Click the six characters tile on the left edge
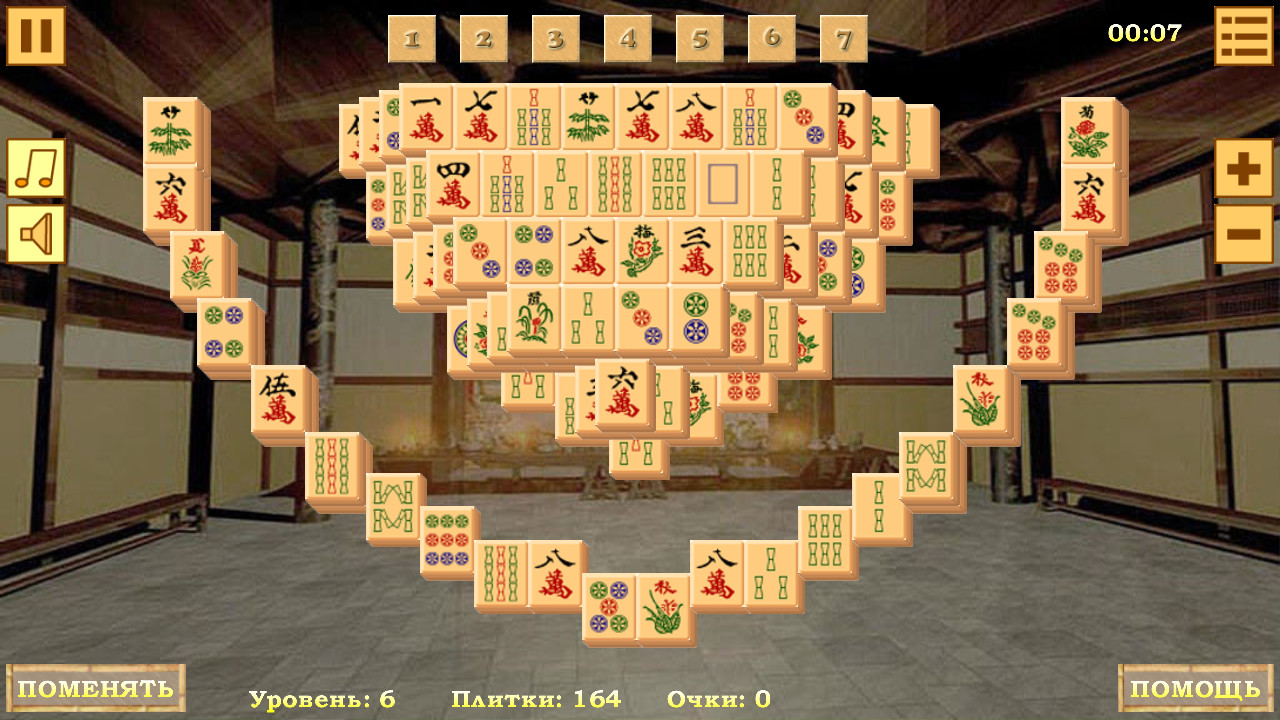Viewport: 1280px width, 720px height. coord(170,192)
